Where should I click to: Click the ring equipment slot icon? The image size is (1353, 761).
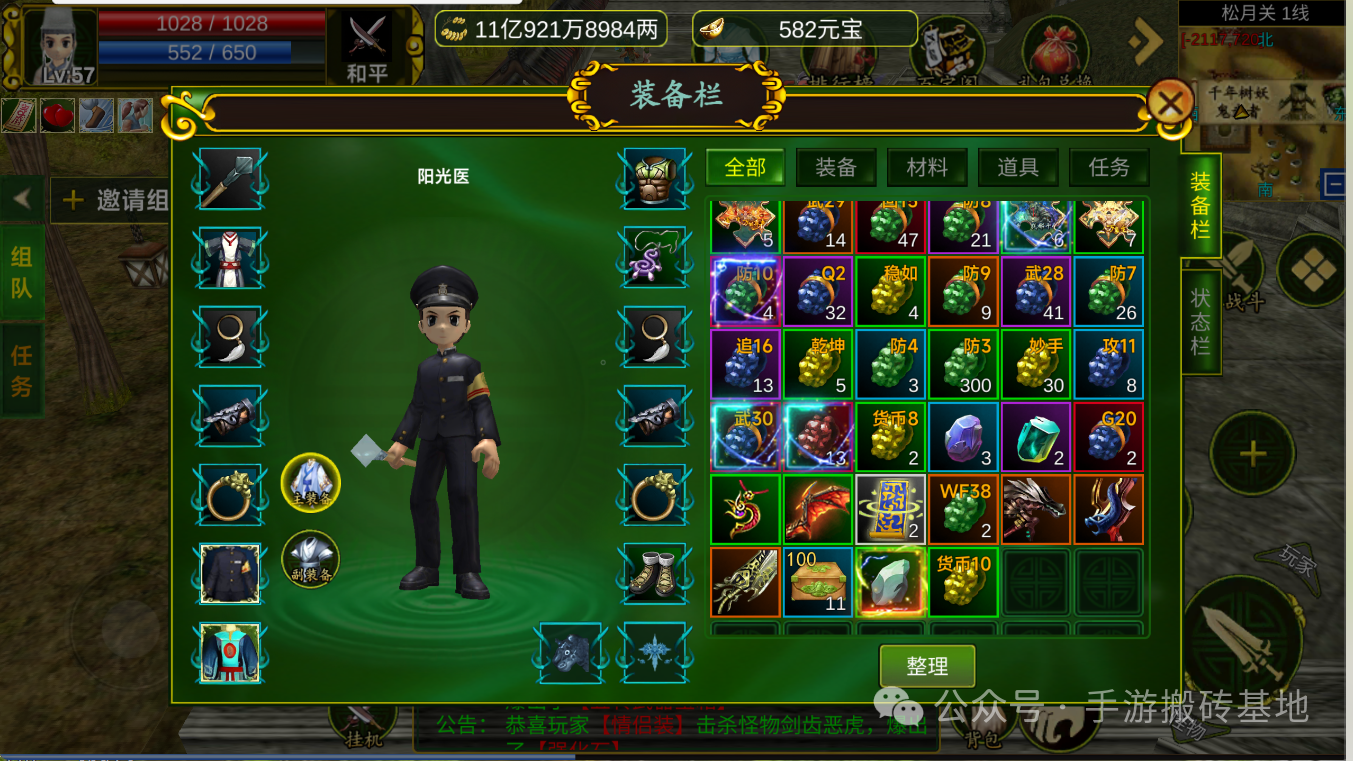point(230,497)
